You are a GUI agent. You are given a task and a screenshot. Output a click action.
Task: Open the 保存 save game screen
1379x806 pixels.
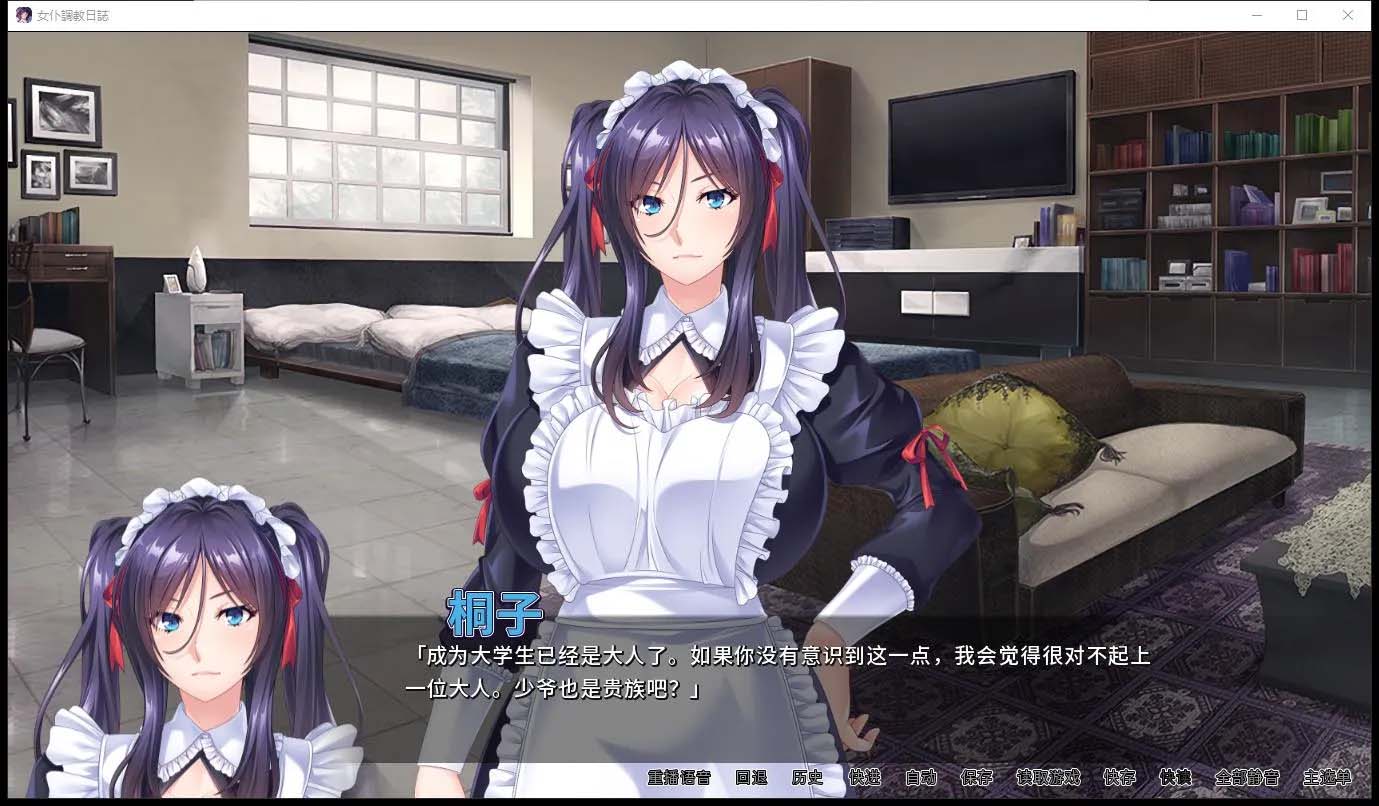click(976, 777)
